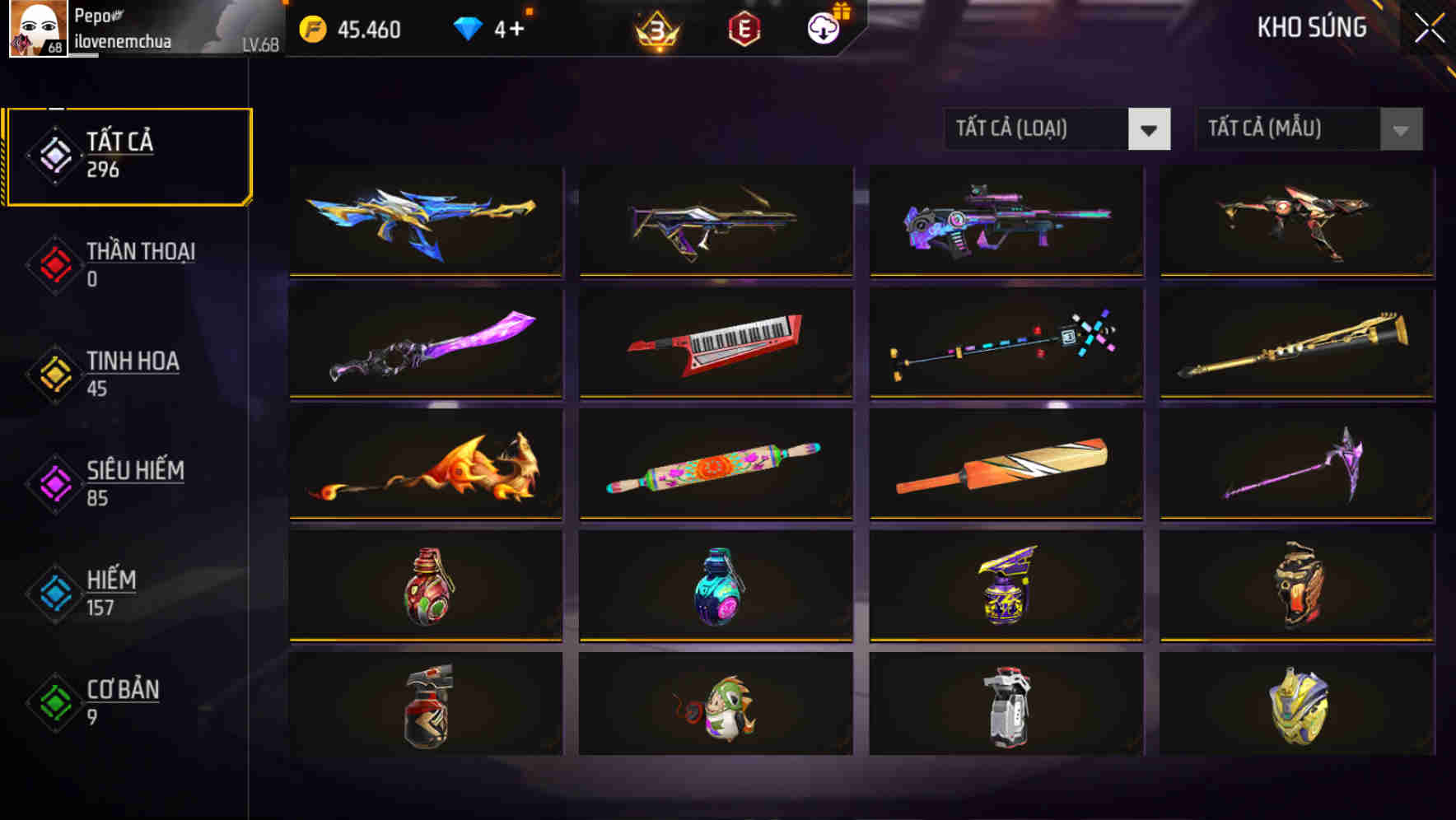Open the TẤT CẢ (MẪU) dropdown

(1309, 129)
